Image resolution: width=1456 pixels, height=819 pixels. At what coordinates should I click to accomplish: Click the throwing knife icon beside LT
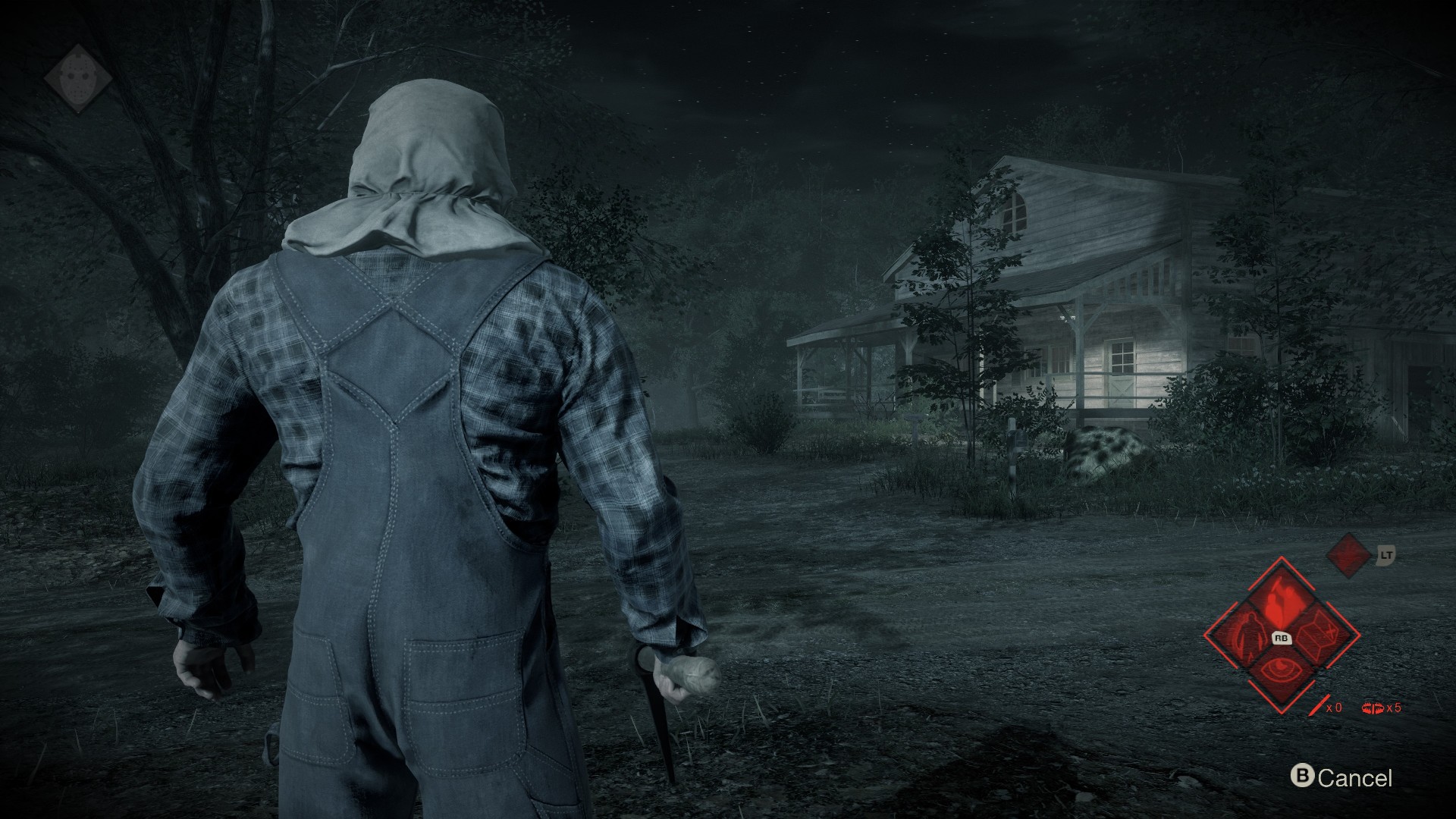[1348, 556]
